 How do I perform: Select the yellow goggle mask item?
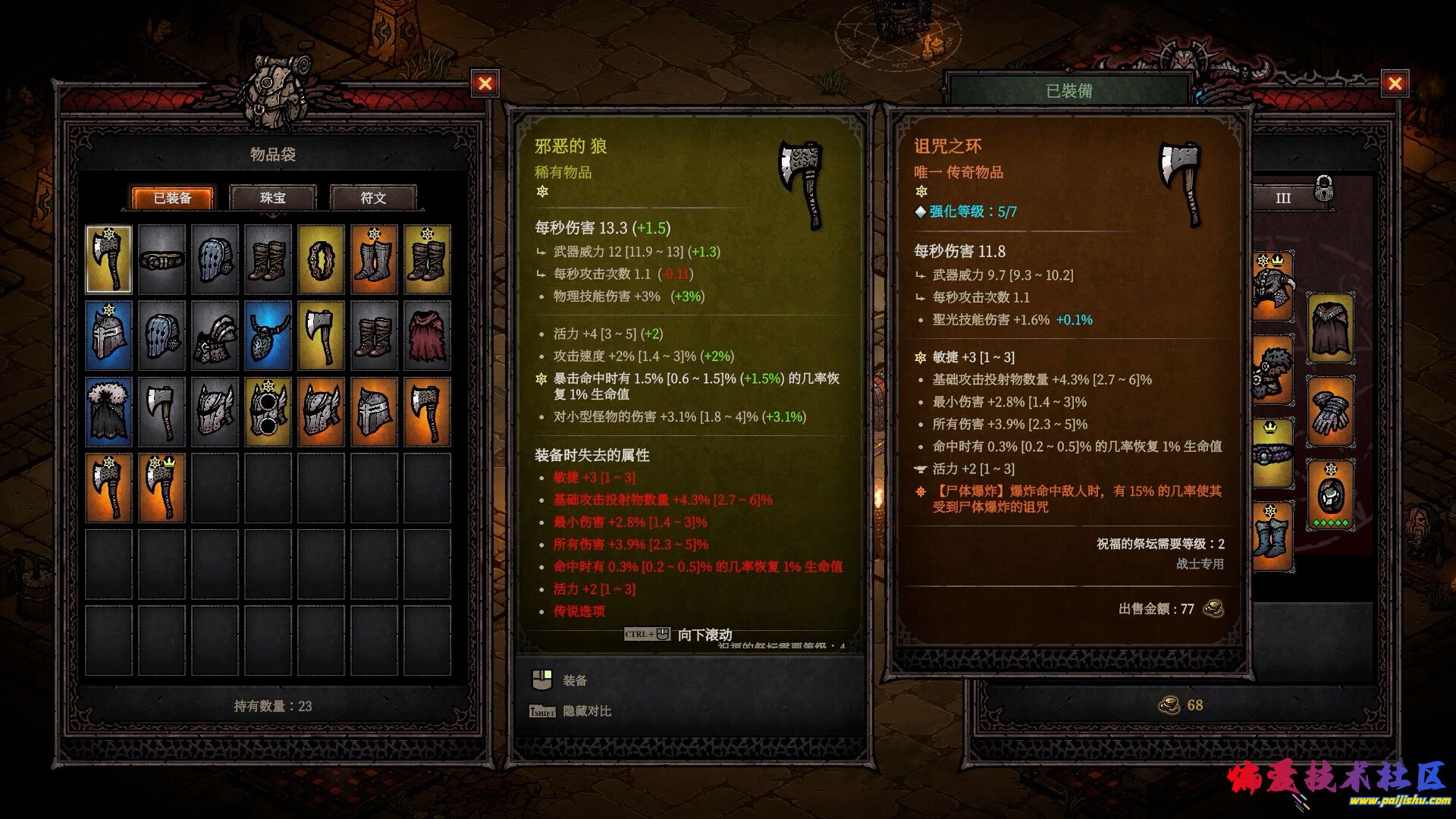(x=268, y=412)
